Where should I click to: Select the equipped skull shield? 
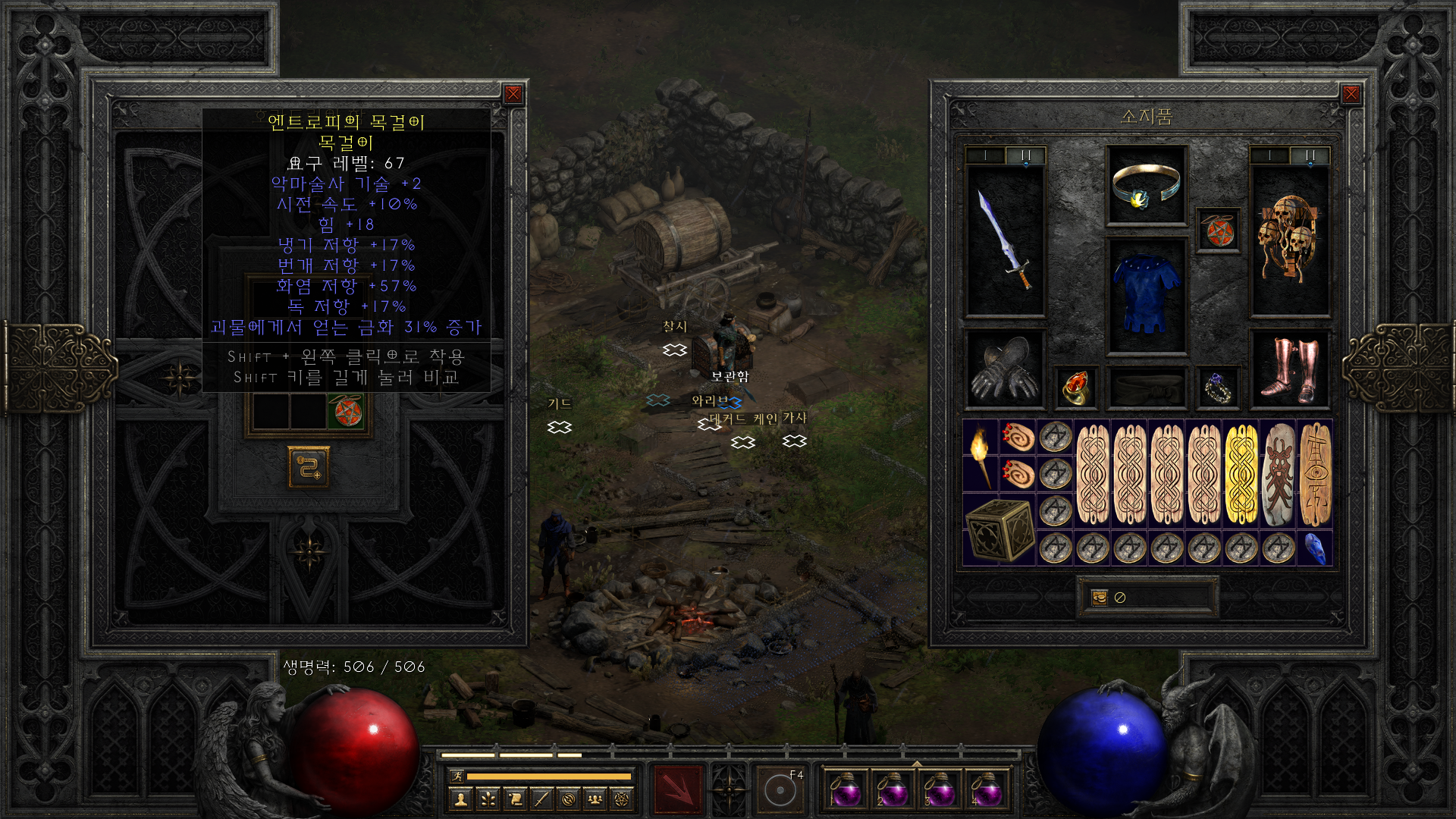click(1289, 240)
